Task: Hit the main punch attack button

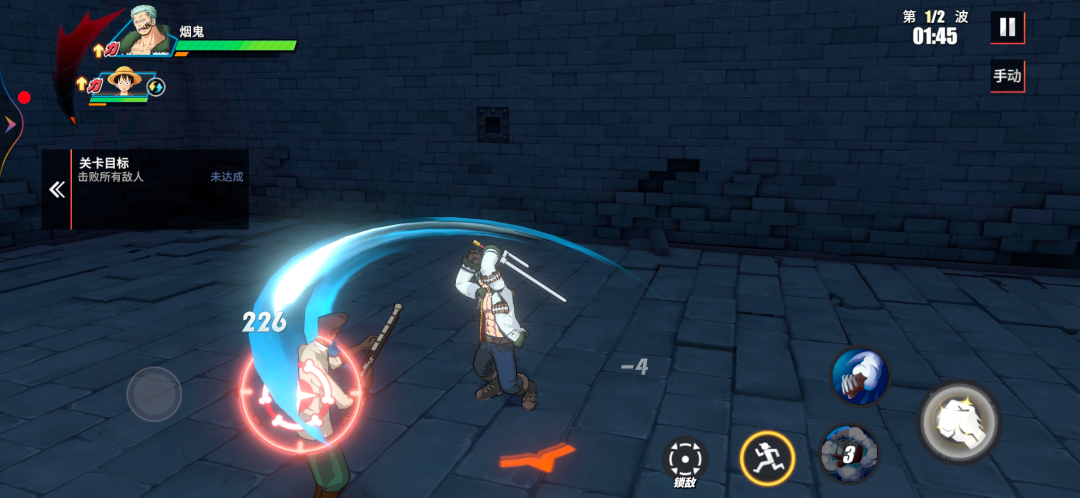Action: coord(959,421)
